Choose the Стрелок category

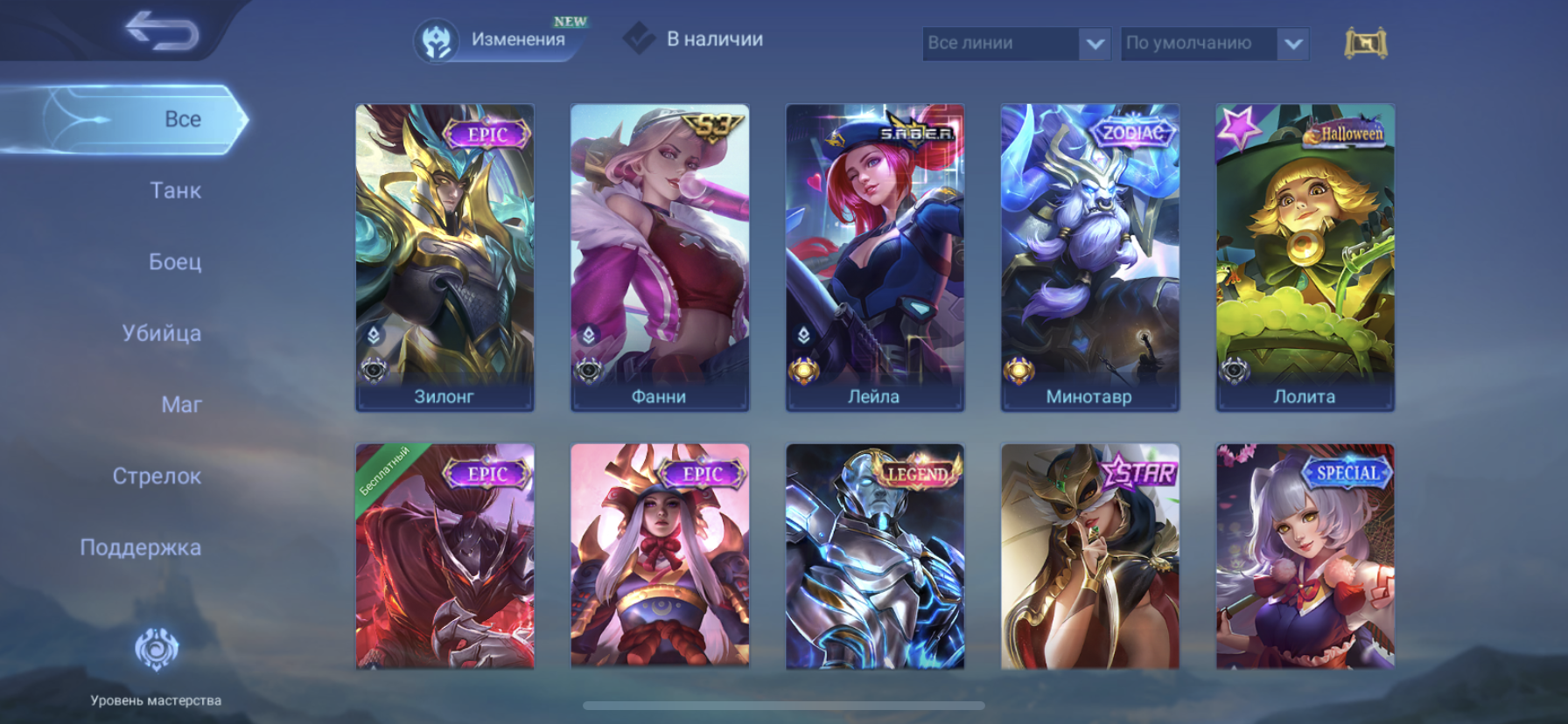tap(157, 477)
